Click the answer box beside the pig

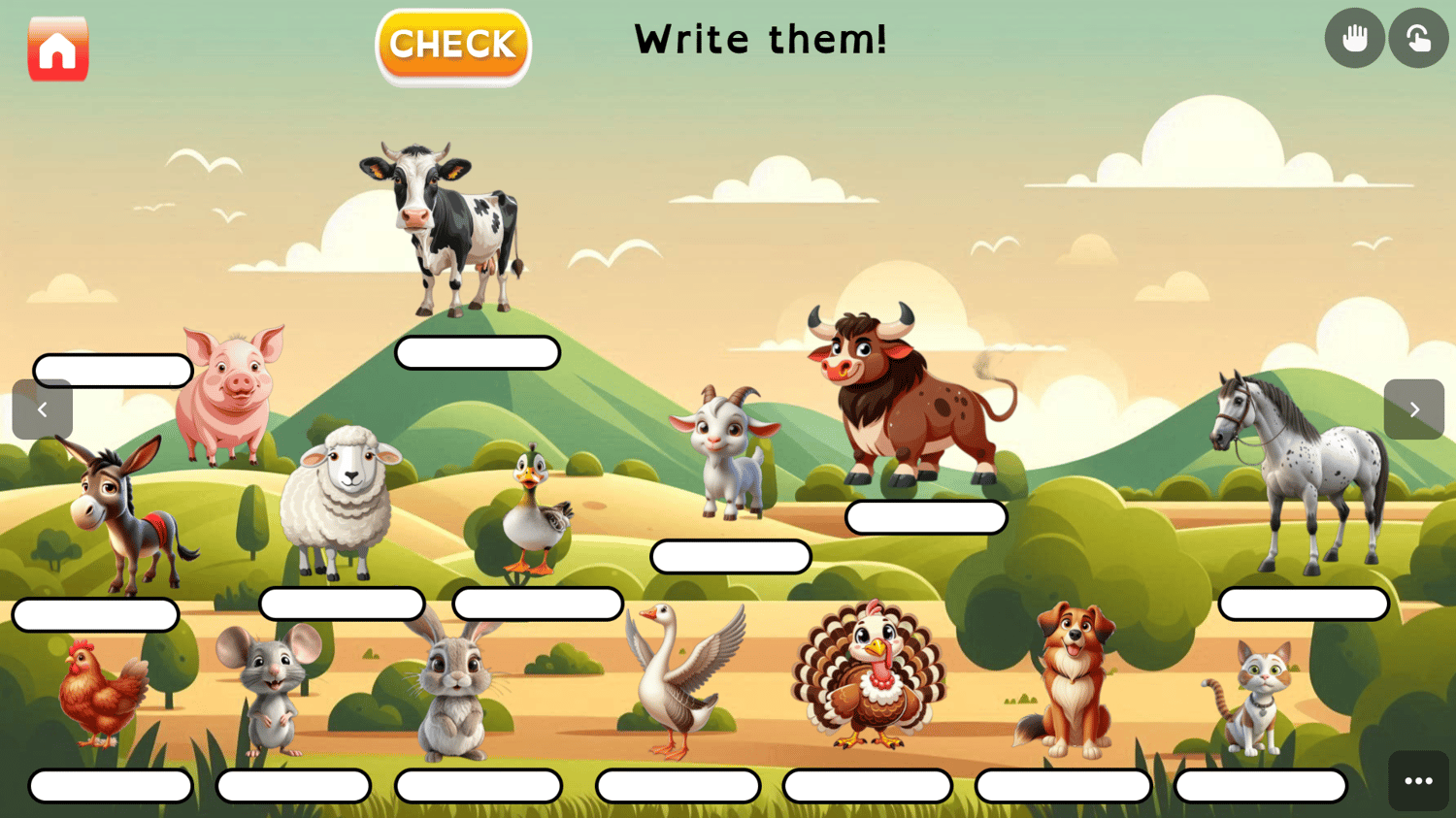point(113,371)
